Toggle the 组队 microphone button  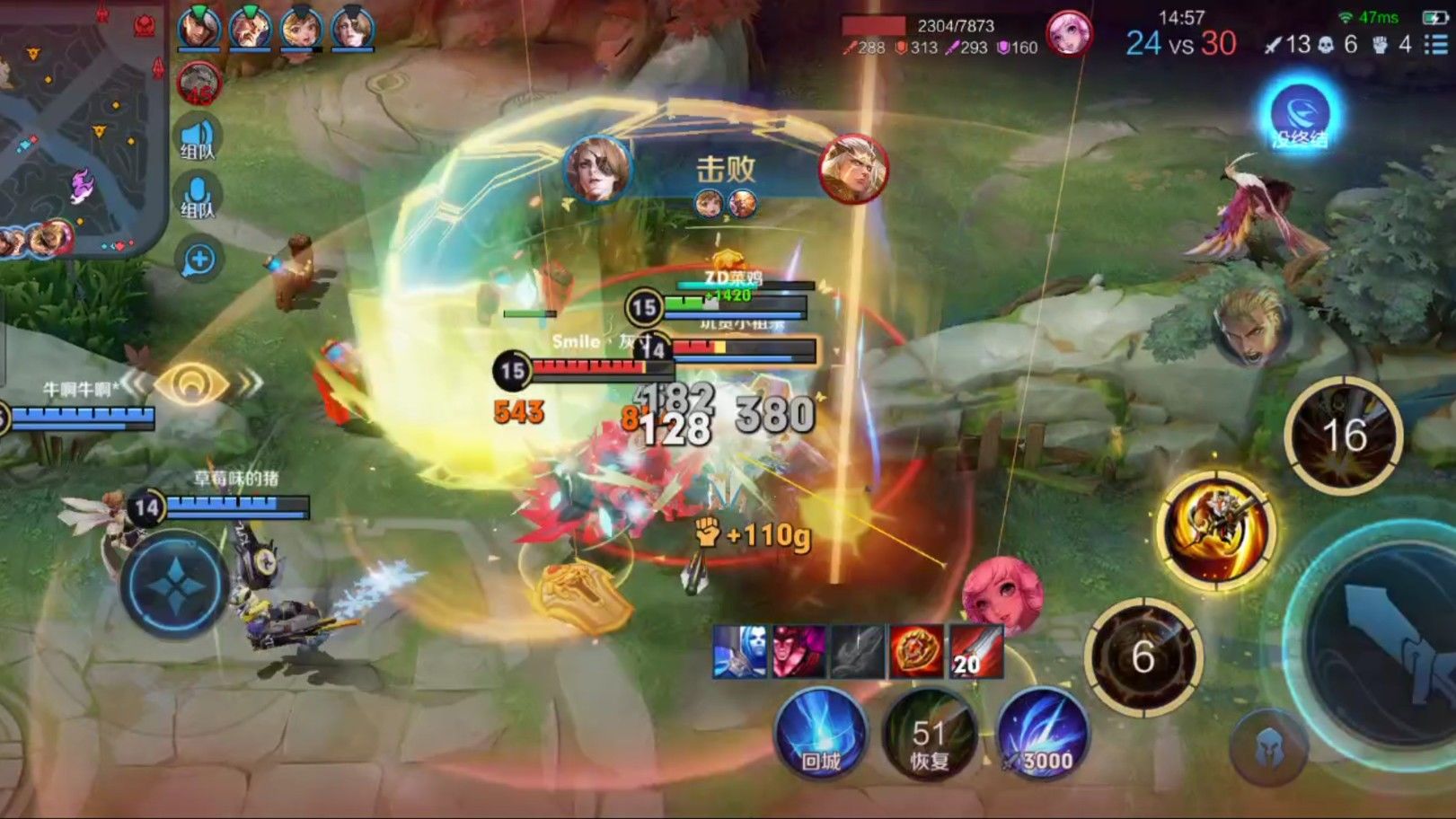[x=198, y=197]
